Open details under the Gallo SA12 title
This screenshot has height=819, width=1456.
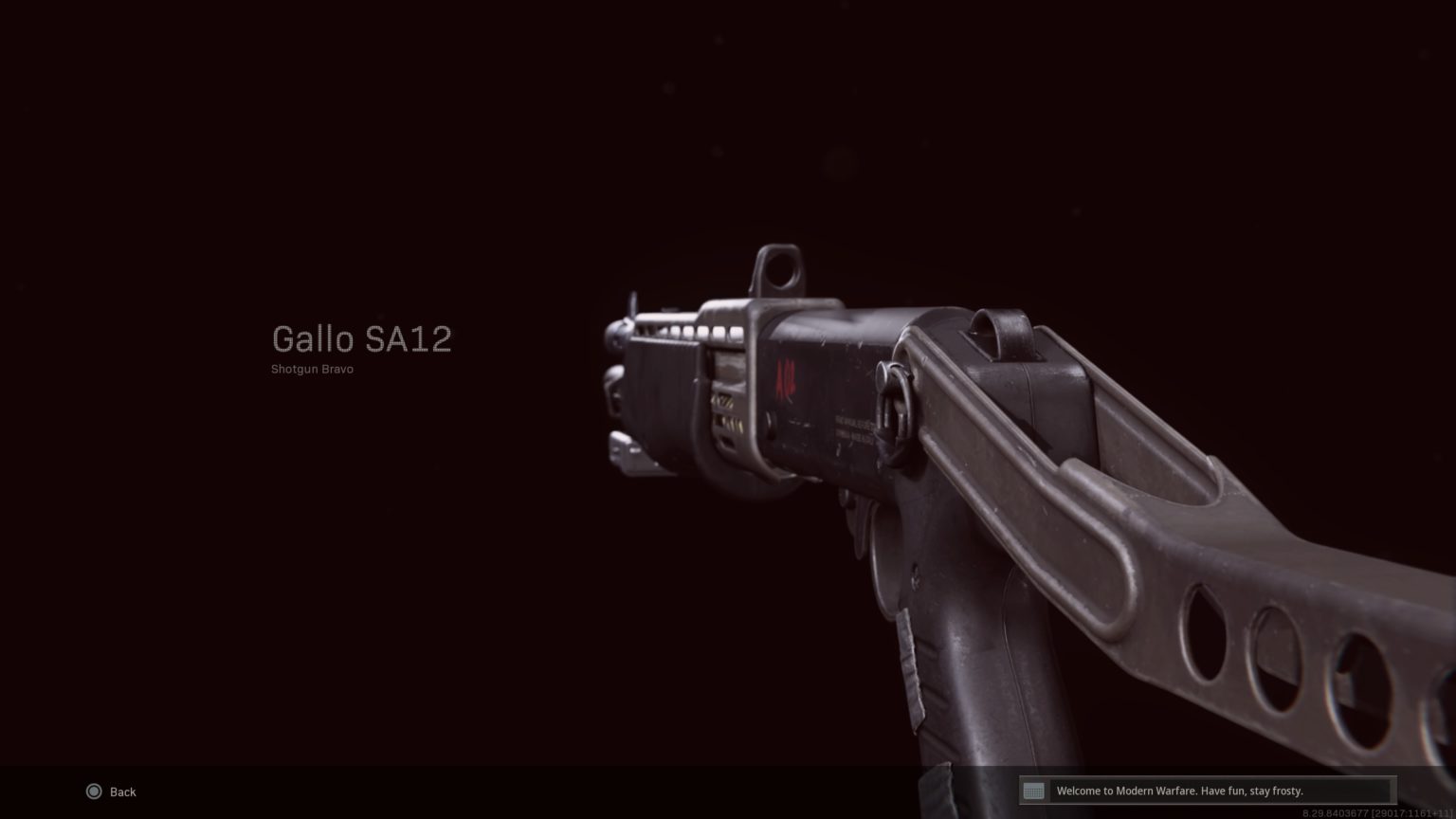point(362,339)
